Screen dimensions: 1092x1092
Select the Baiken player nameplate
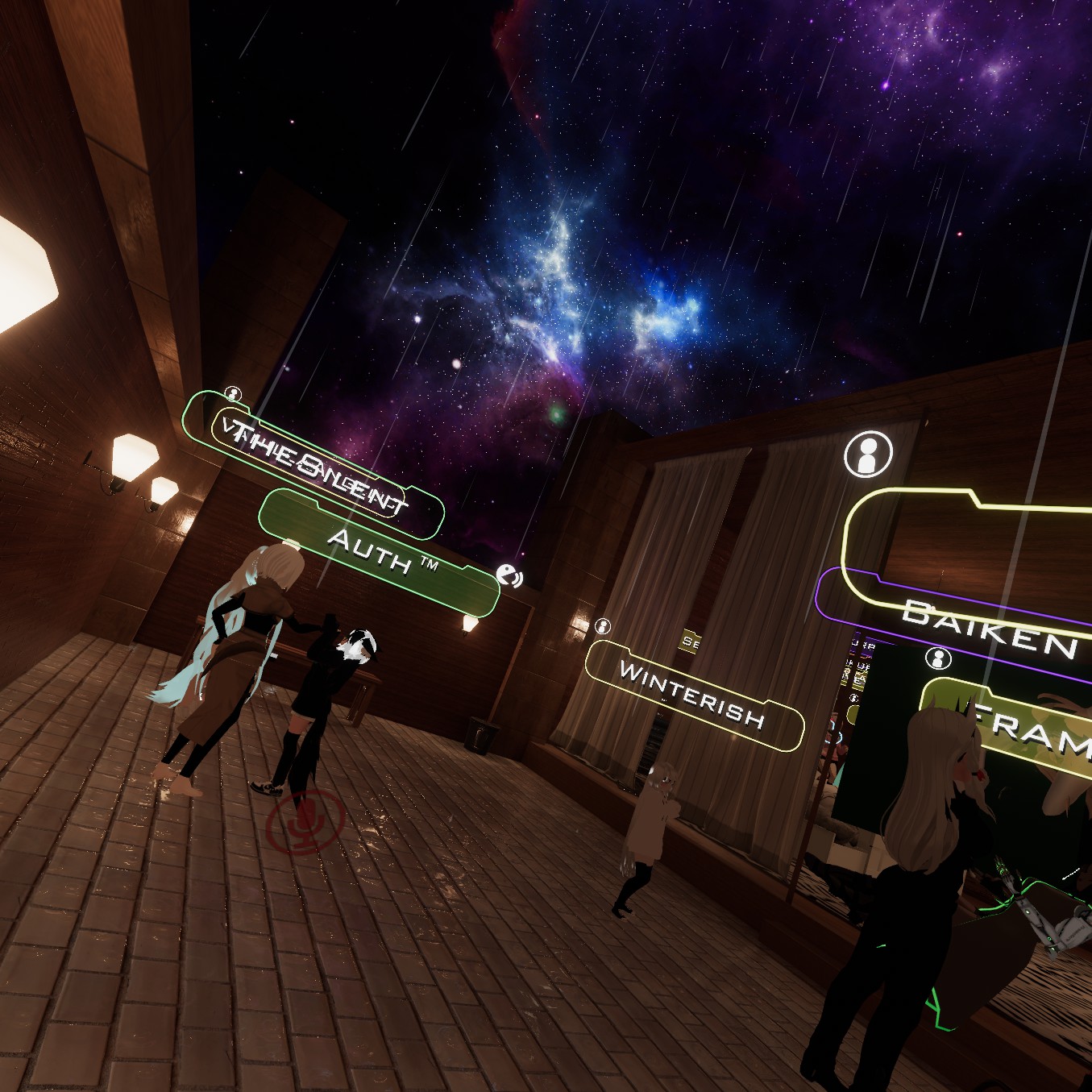coord(989,629)
